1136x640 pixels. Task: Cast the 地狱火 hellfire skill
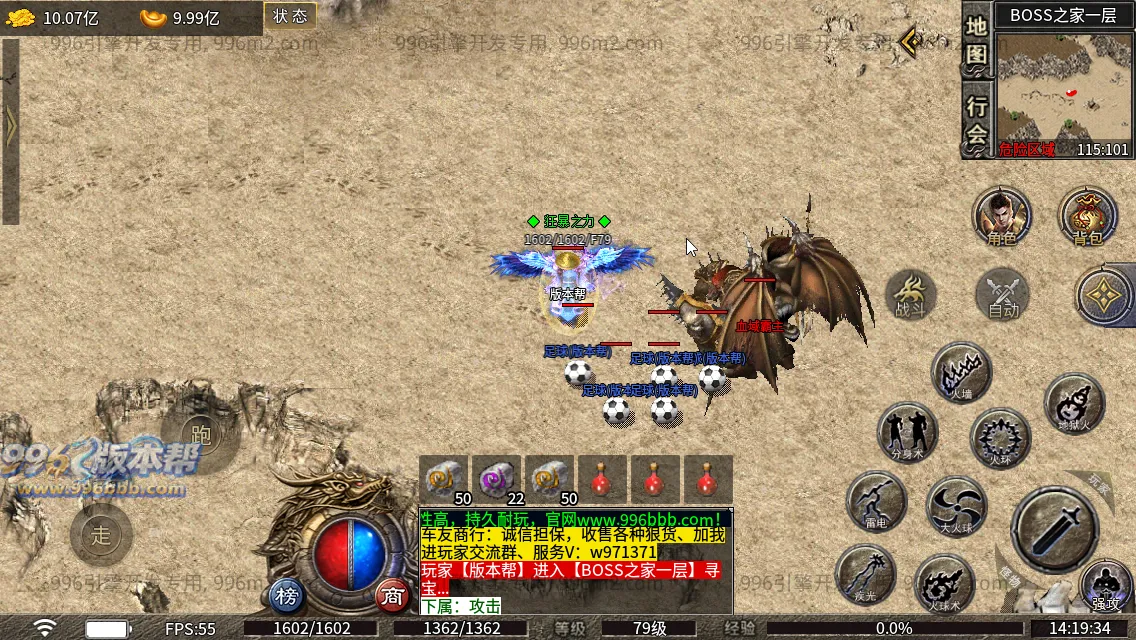[x=1074, y=404]
